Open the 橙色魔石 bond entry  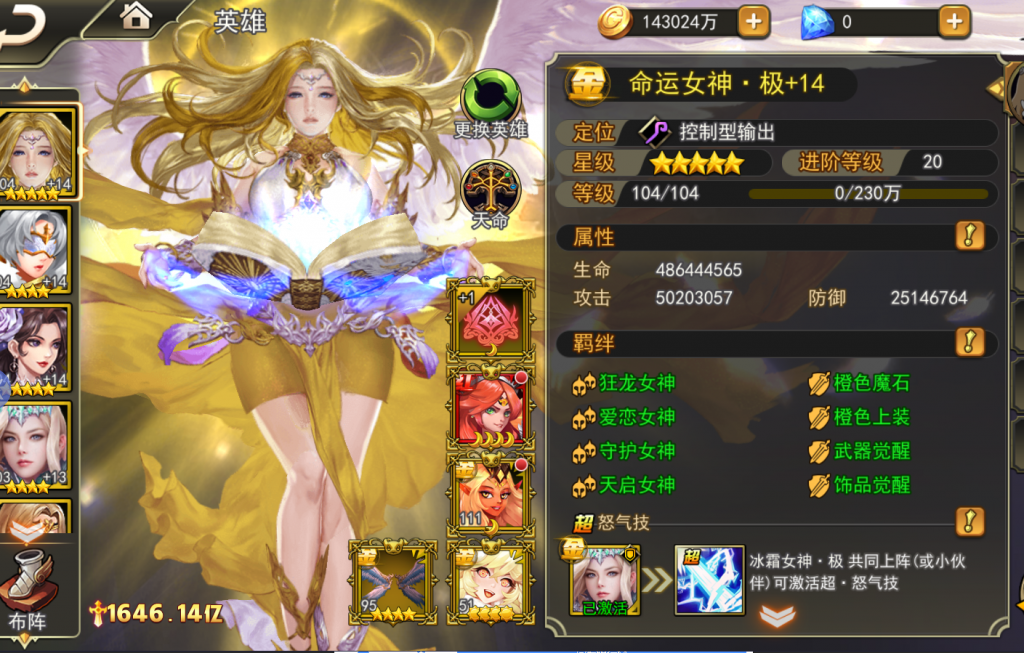click(x=871, y=383)
